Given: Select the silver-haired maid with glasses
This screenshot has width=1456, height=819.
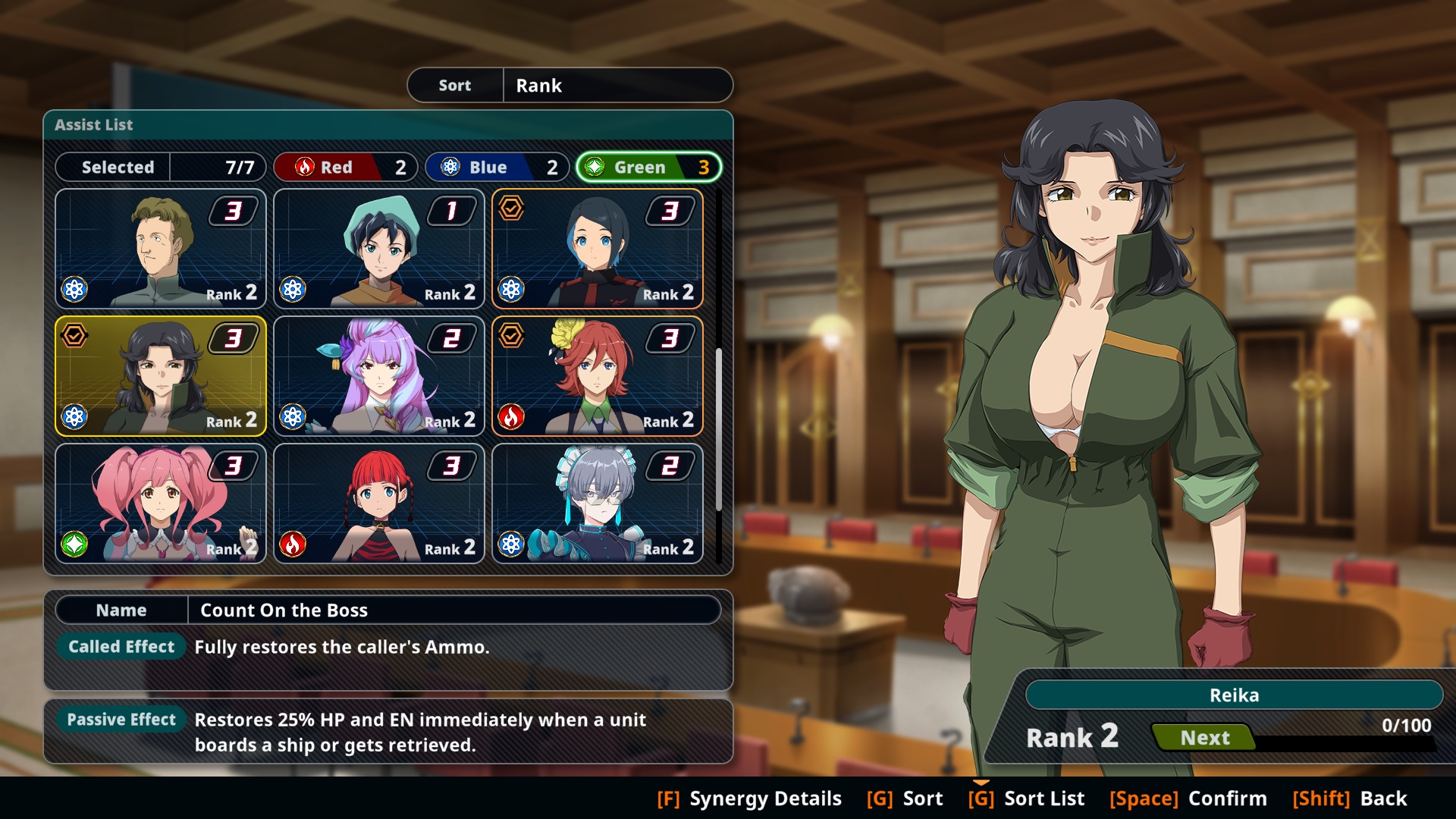Looking at the screenshot, I should point(598,504).
